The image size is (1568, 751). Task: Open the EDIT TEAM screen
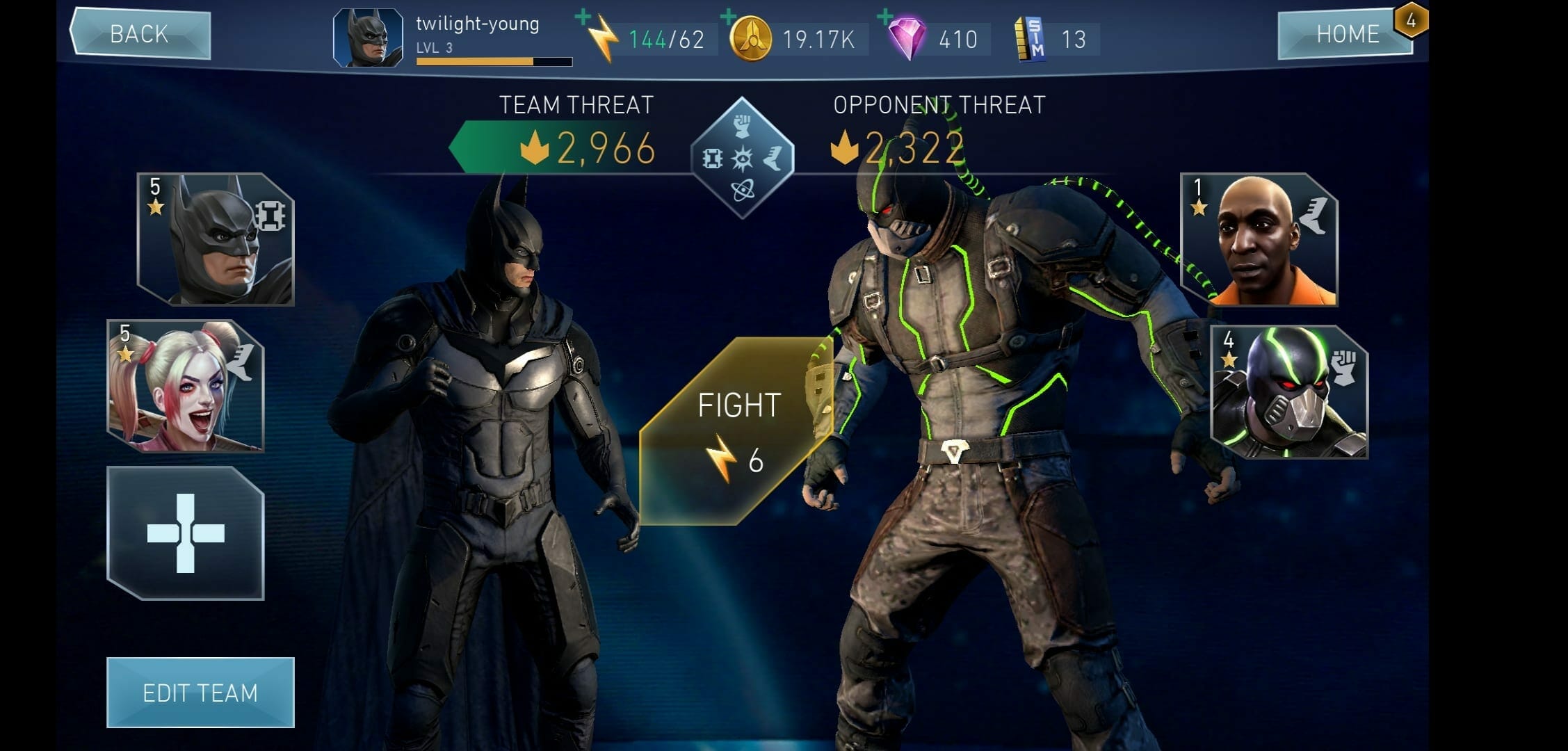[200, 693]
